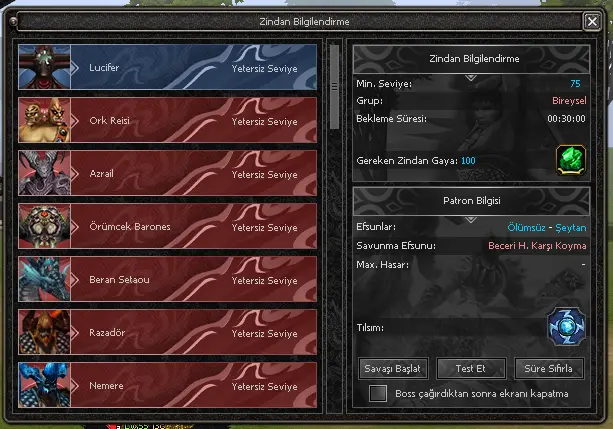Pick the Örümcek Barones entry

click(x=180, y=226)
